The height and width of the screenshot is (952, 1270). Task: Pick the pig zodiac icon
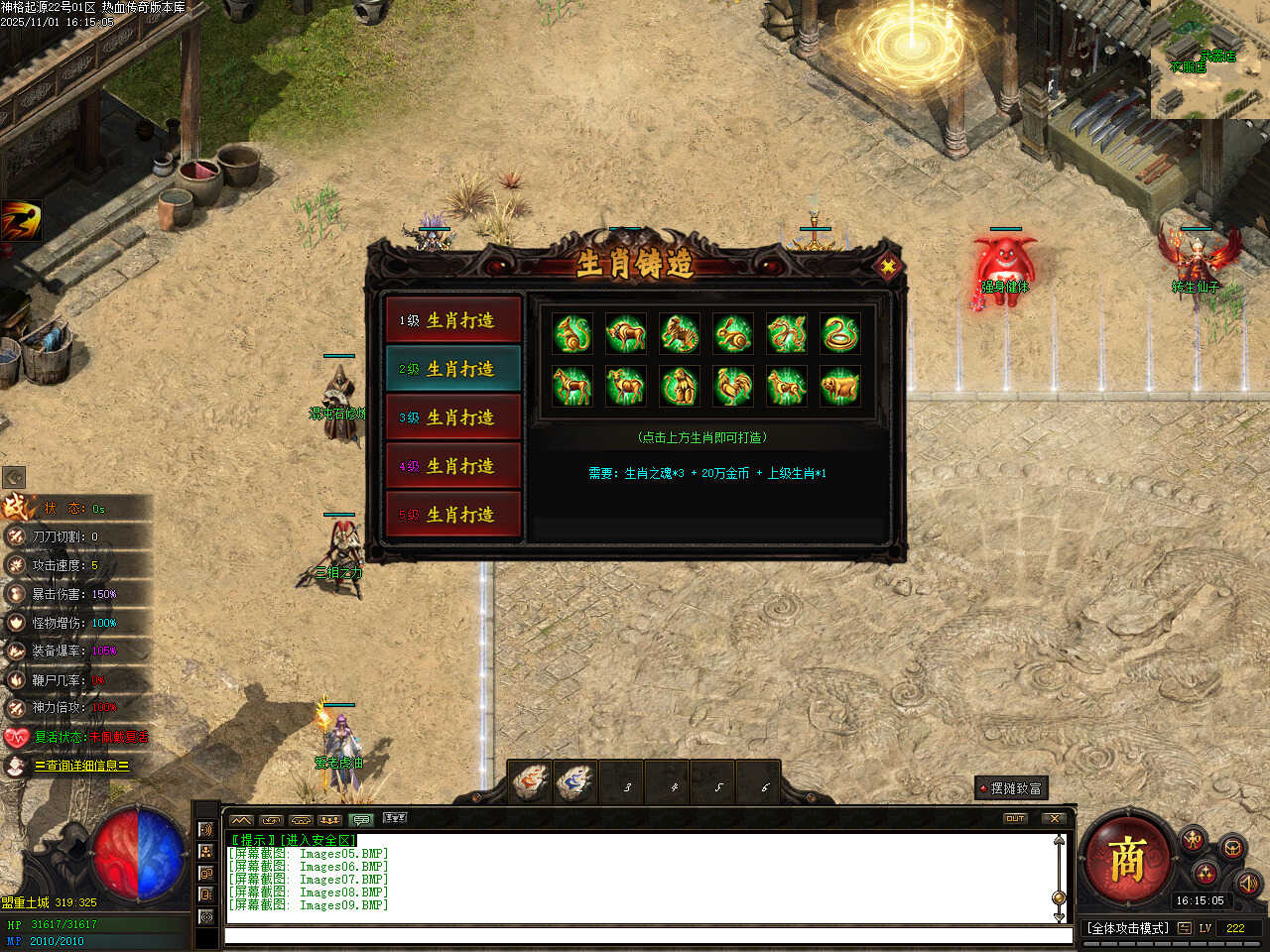coord(840,386)
